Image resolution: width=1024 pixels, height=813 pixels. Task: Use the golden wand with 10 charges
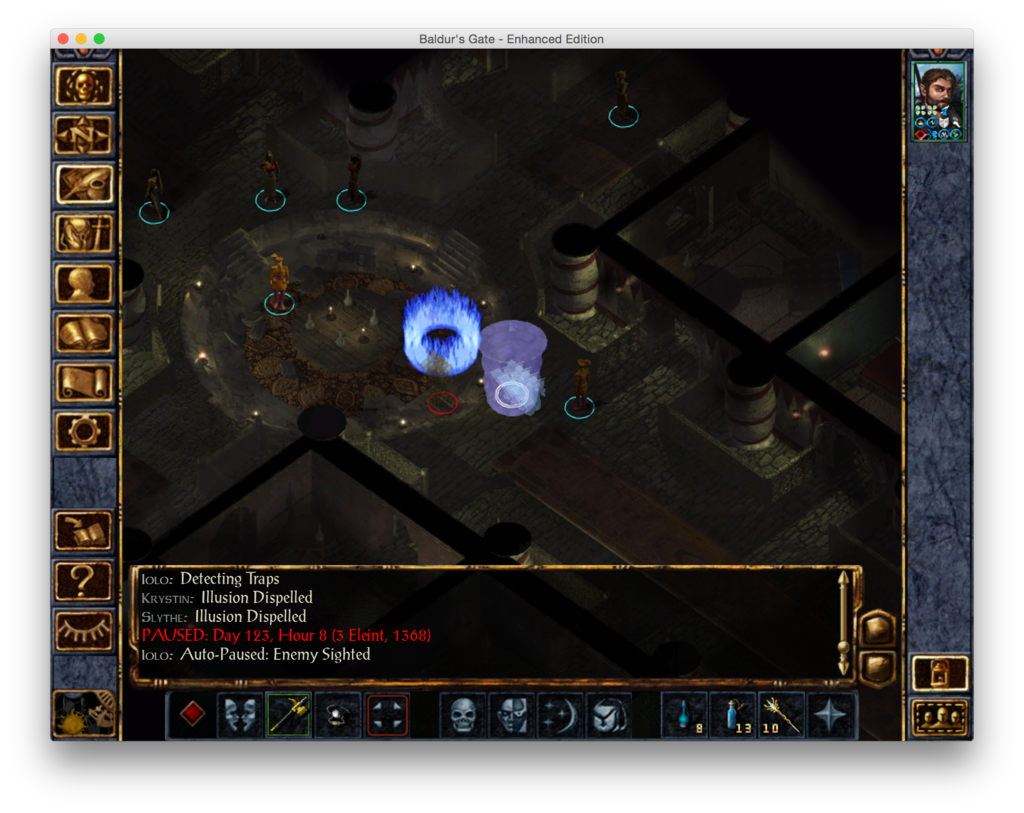click(781, 715)
